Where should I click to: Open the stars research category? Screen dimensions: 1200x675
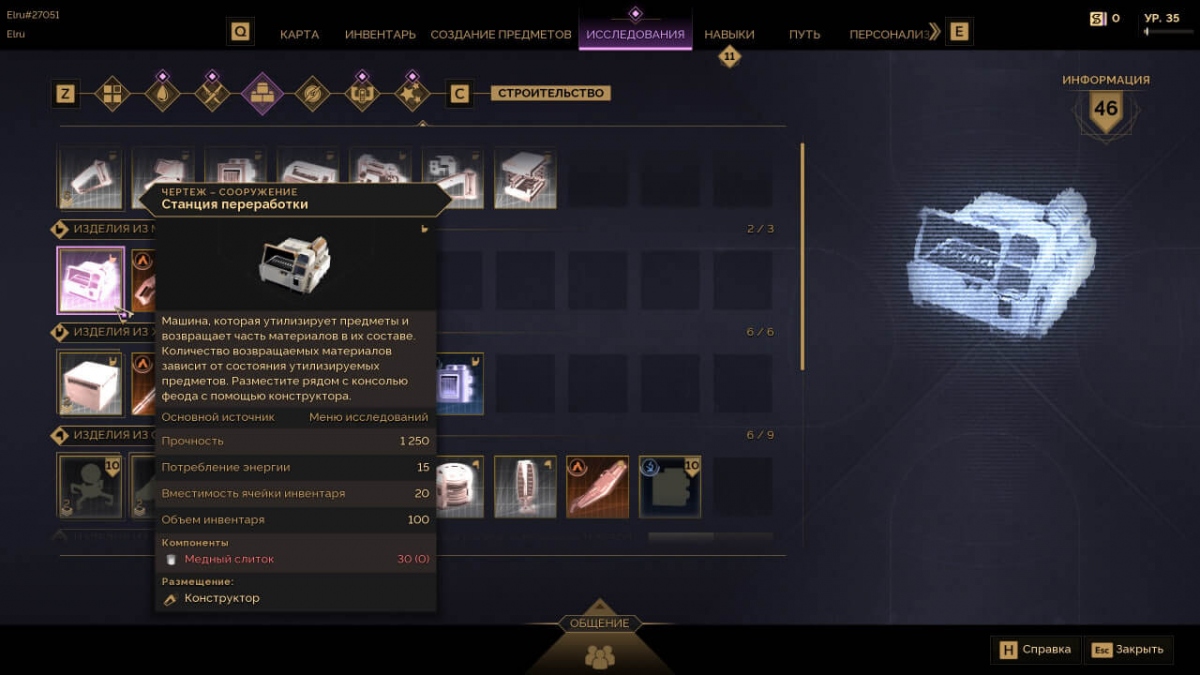(x=411, y=94)
